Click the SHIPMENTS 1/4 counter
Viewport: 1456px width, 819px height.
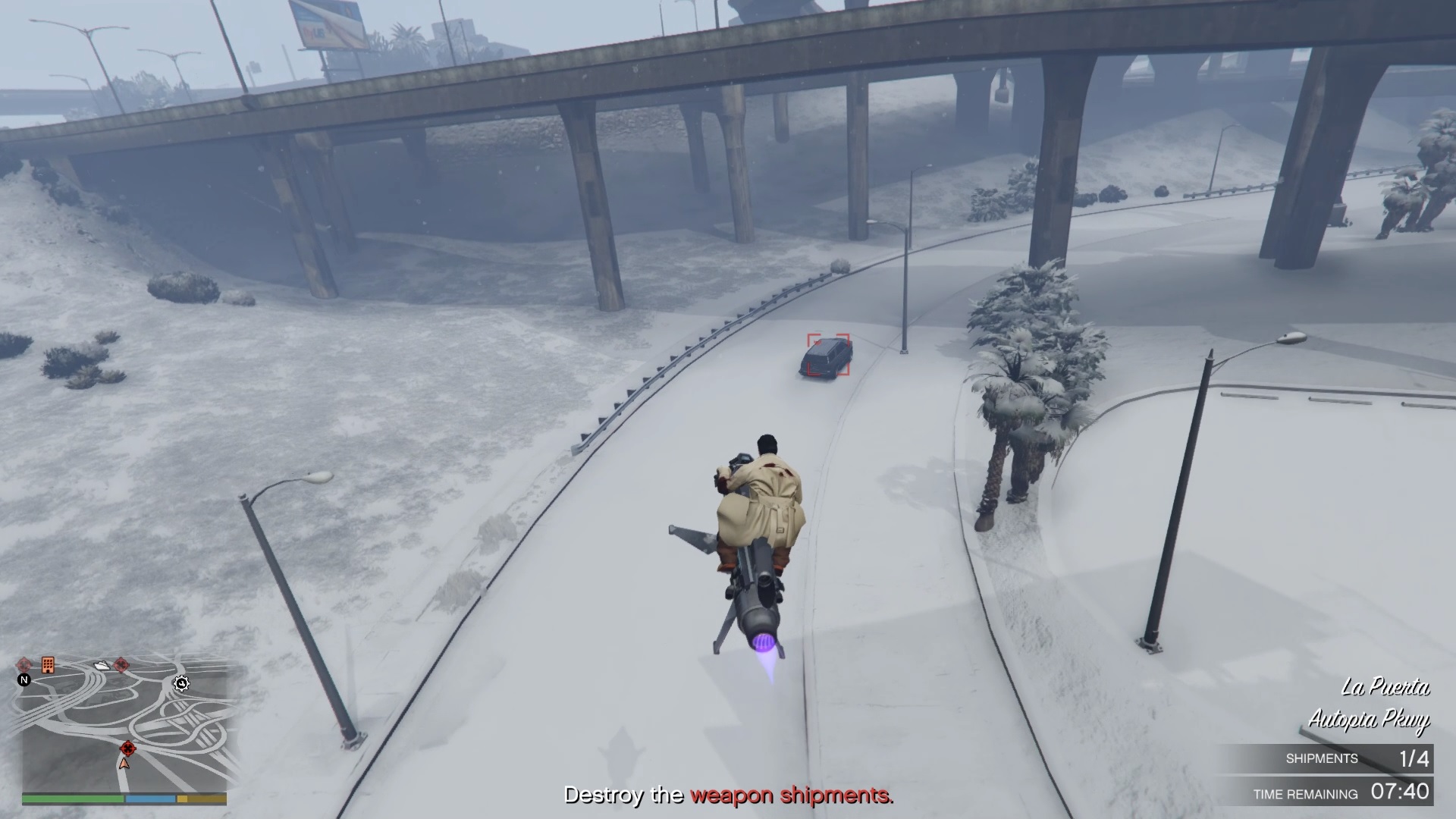click(1357, 758)
